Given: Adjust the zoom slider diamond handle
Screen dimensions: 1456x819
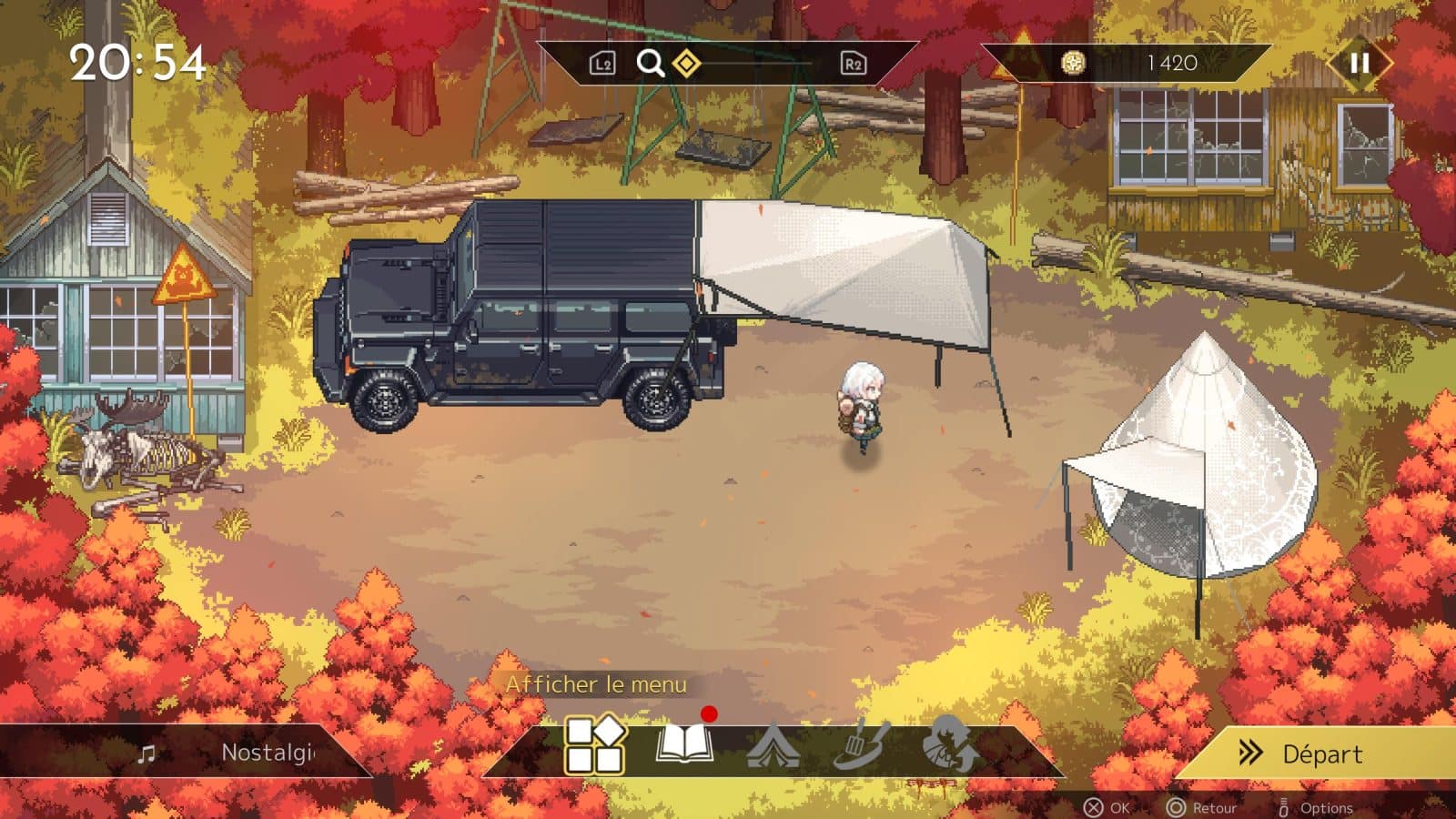Looking at the screenshot, I should 686,63.
